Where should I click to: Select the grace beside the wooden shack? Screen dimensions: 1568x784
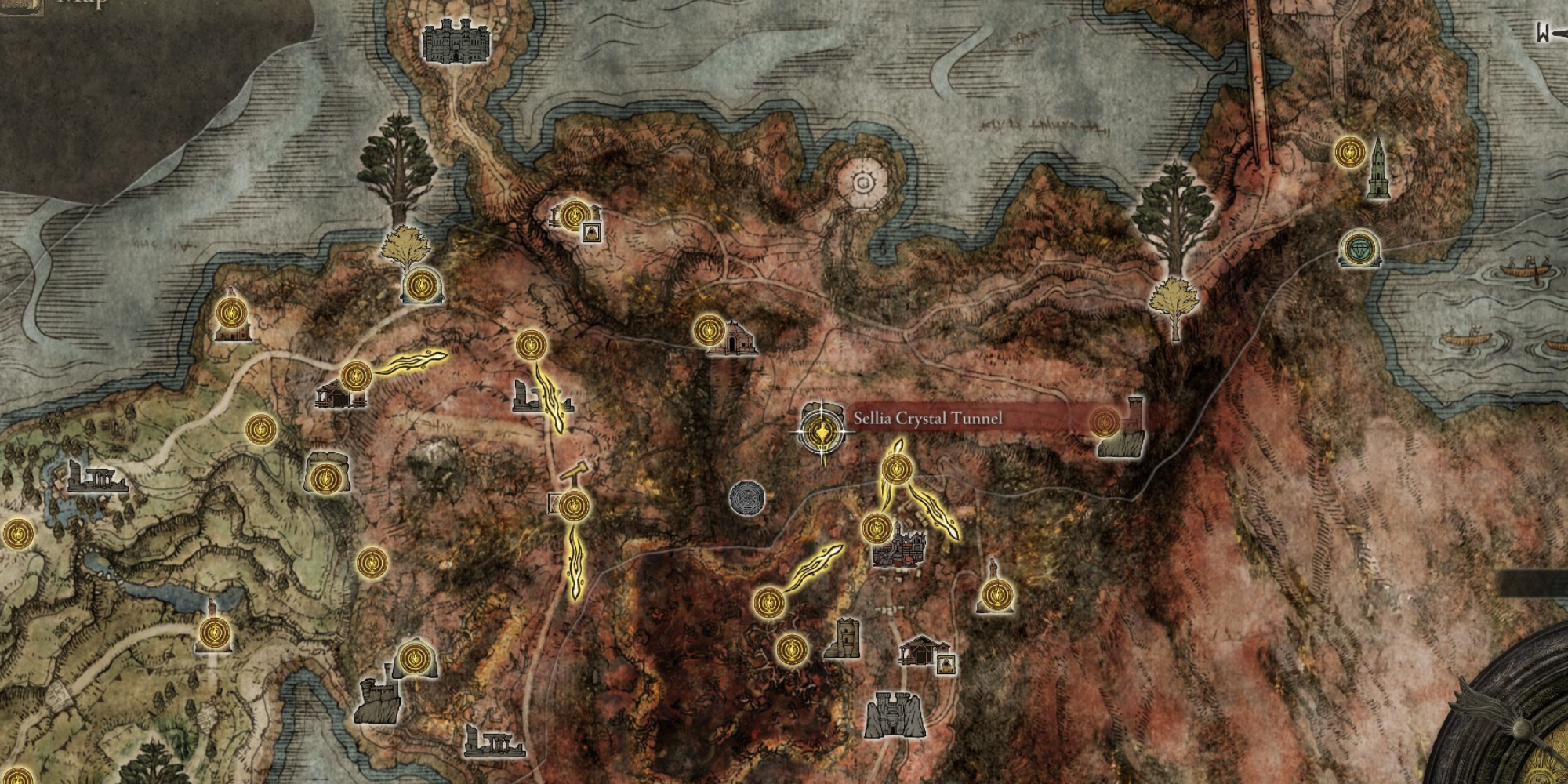(356, 376)
